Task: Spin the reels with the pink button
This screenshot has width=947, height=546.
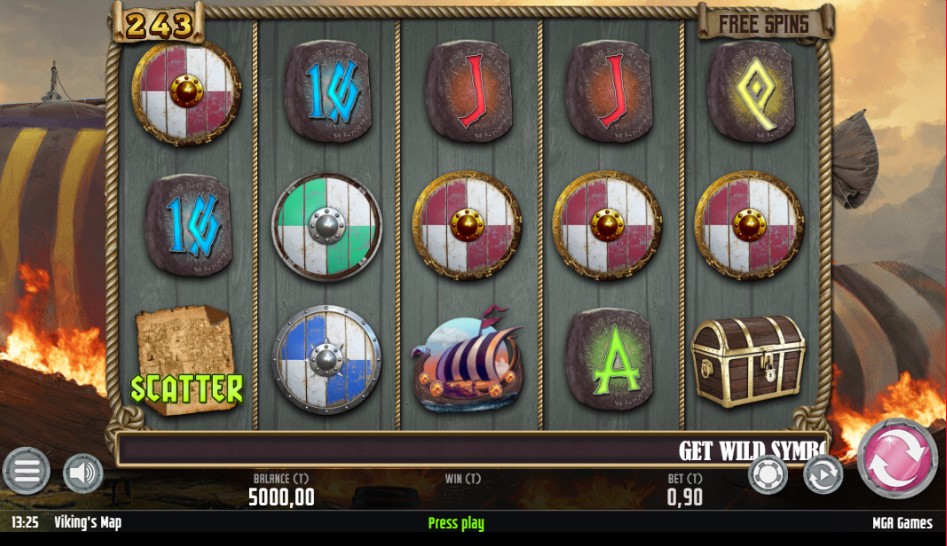Action: tap(897, 458)
